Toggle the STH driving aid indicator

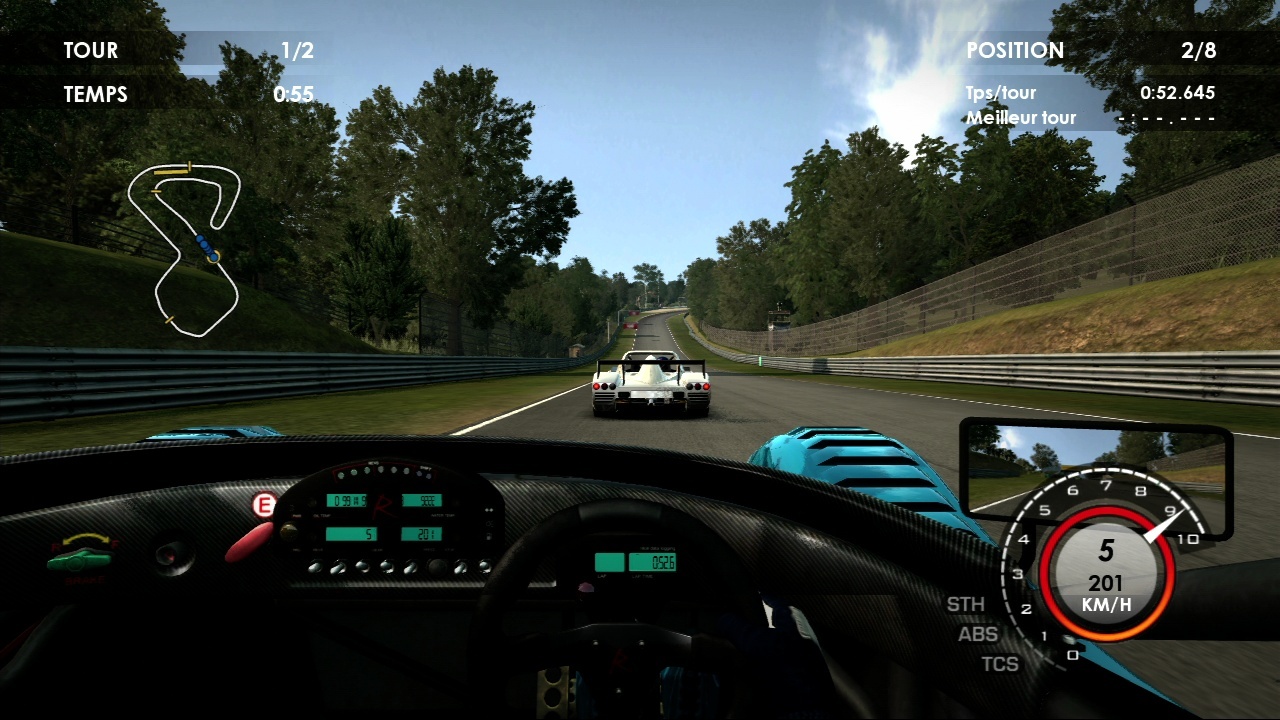point(966,604)
